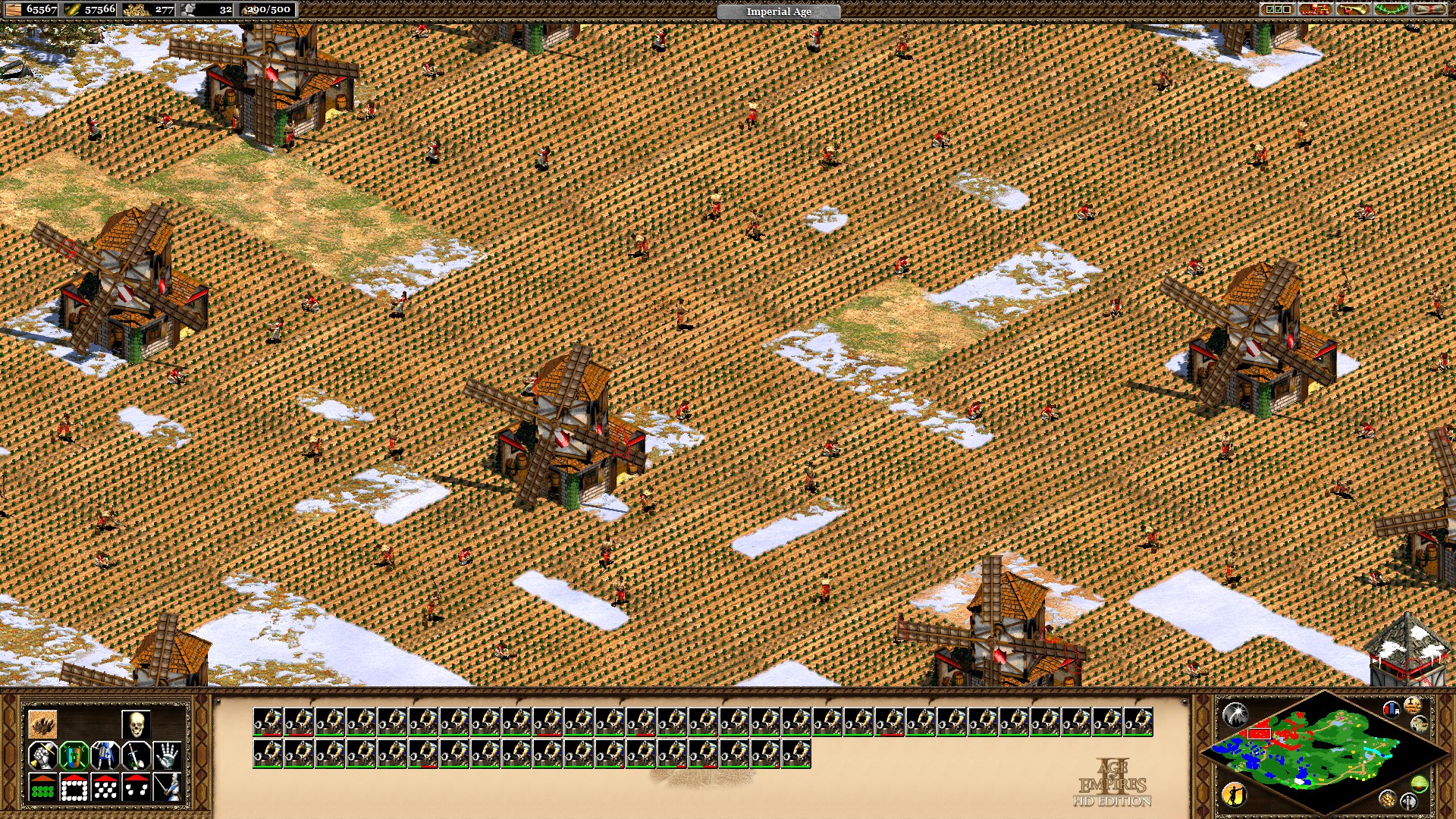Open Chat with the trumpet icon

[1354, 10]
